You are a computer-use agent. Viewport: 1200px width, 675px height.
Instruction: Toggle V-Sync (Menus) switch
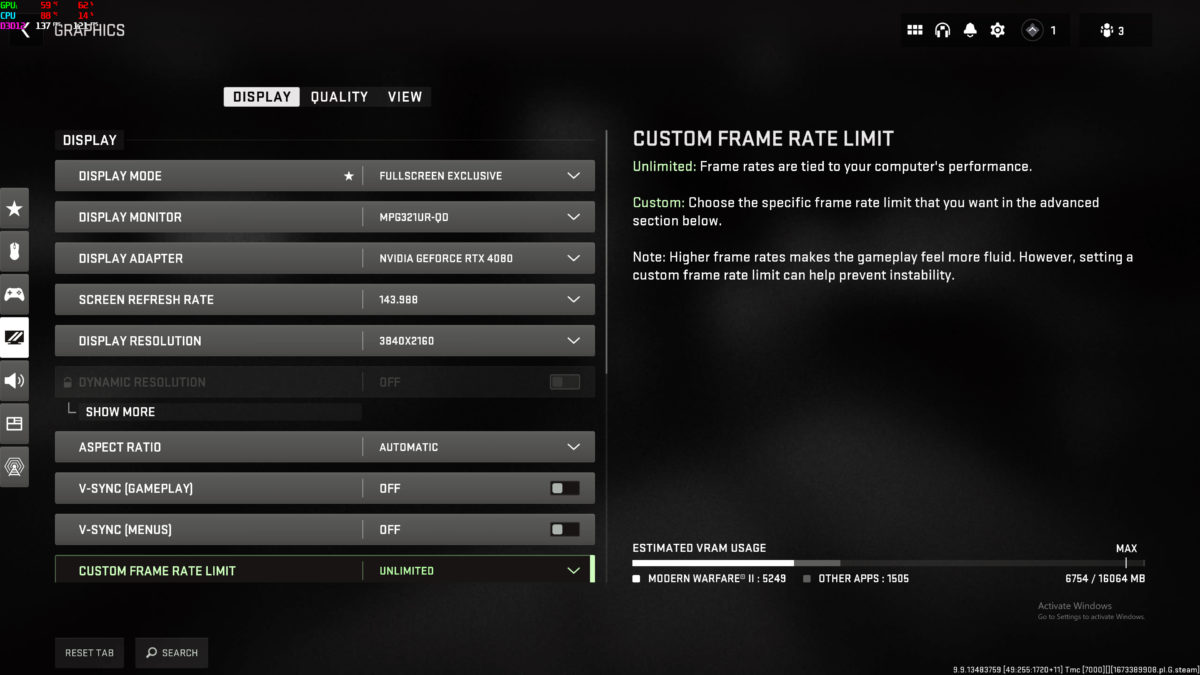[x=564, y=529]
